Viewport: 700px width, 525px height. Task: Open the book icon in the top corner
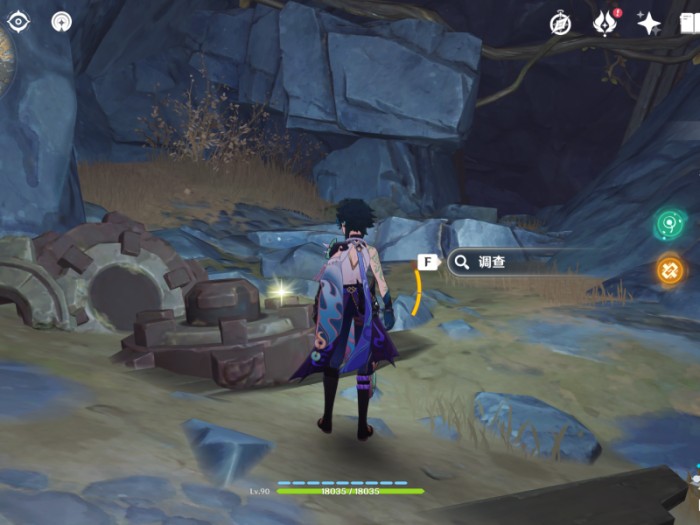pos(690,23)
